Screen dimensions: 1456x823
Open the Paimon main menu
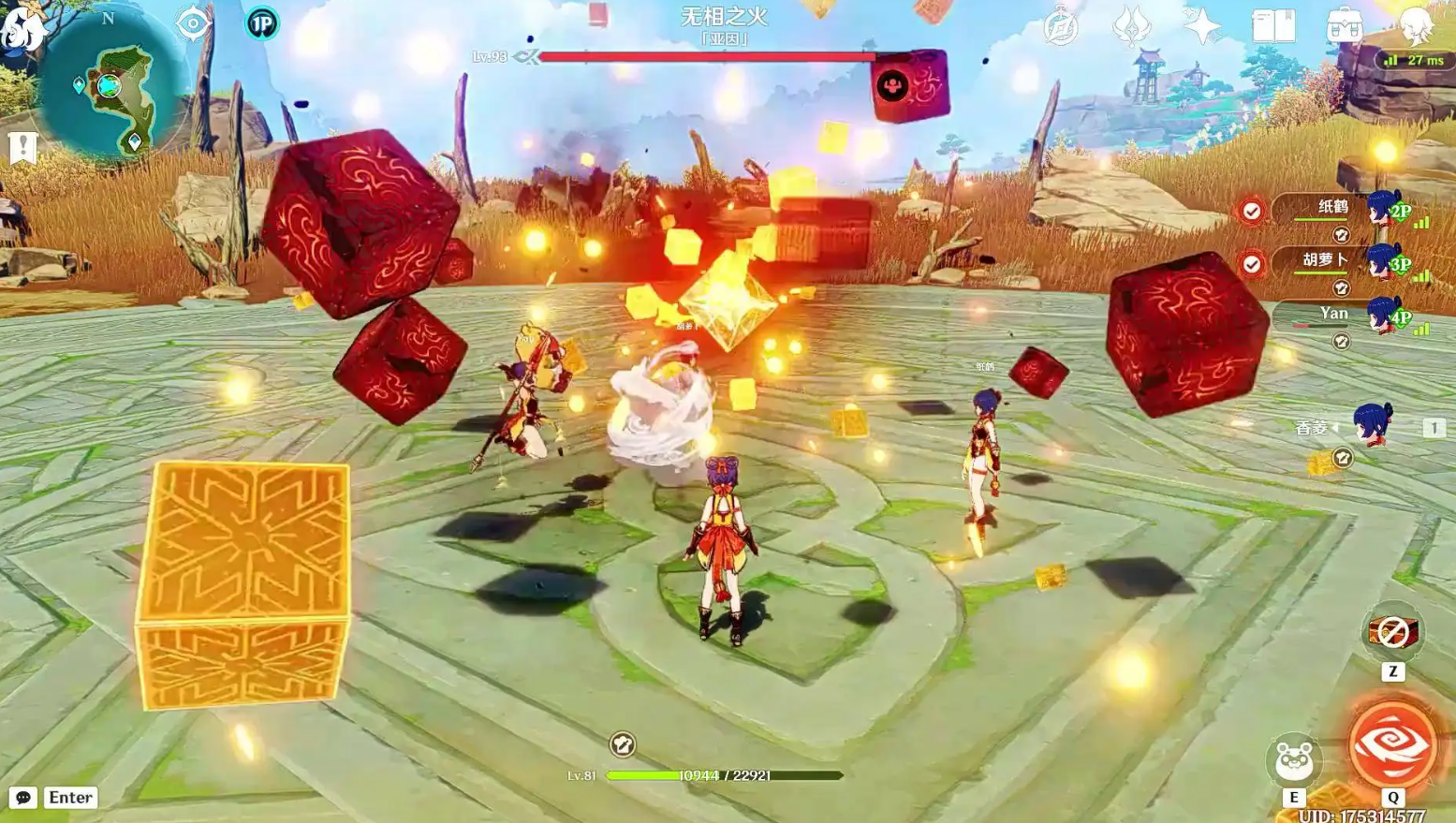(x=21, y=26)
